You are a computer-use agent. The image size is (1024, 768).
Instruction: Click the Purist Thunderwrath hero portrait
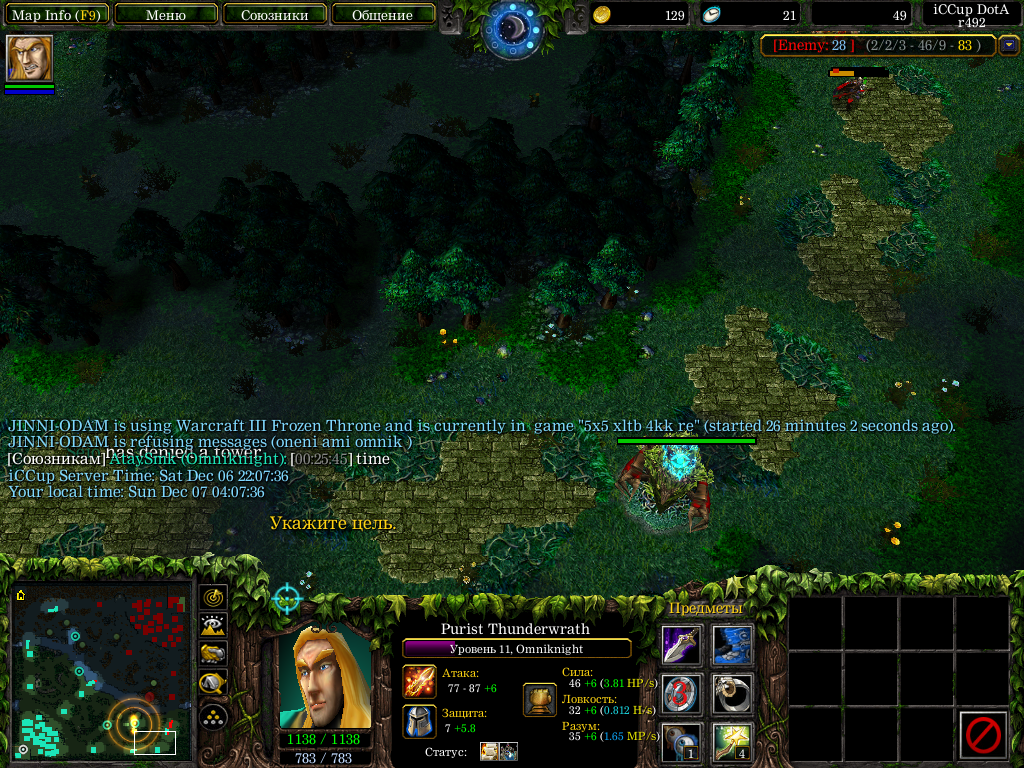[324, 676]
